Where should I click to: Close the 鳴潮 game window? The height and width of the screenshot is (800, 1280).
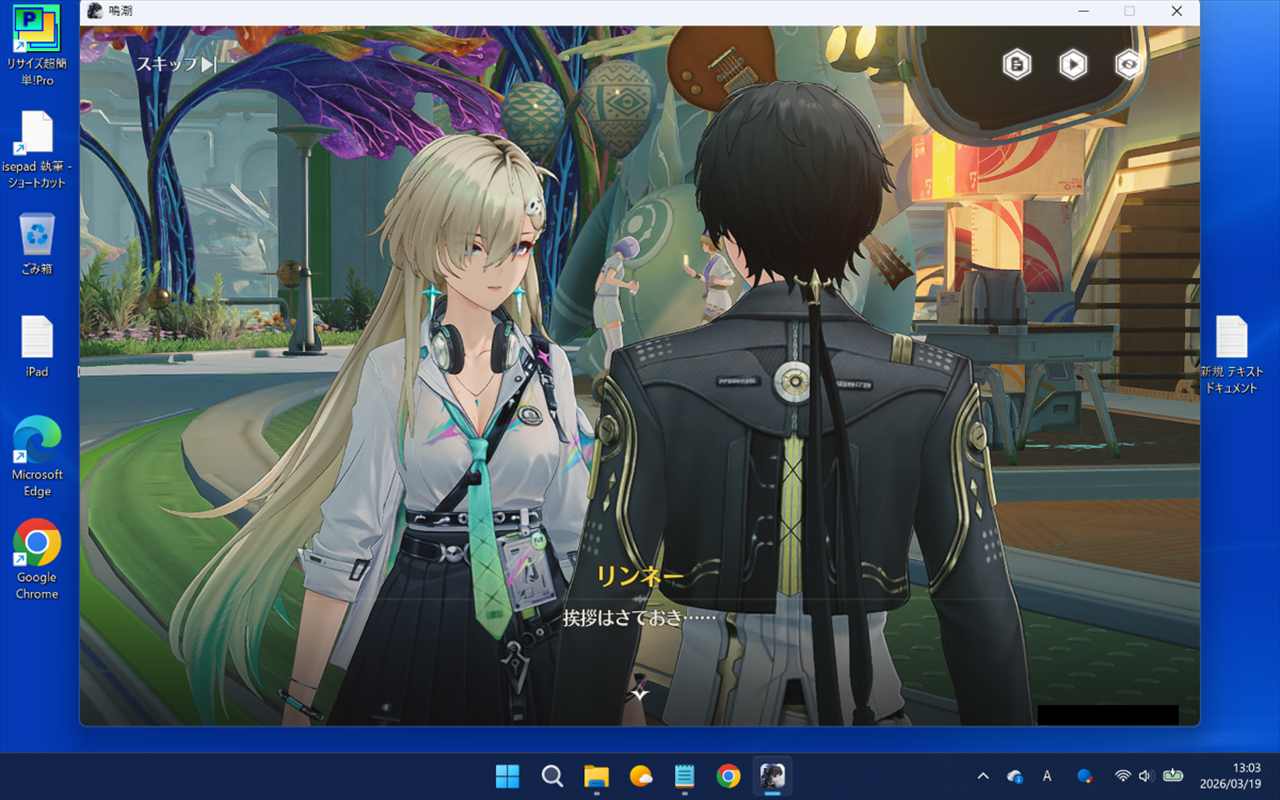(x=1176, y=11)
